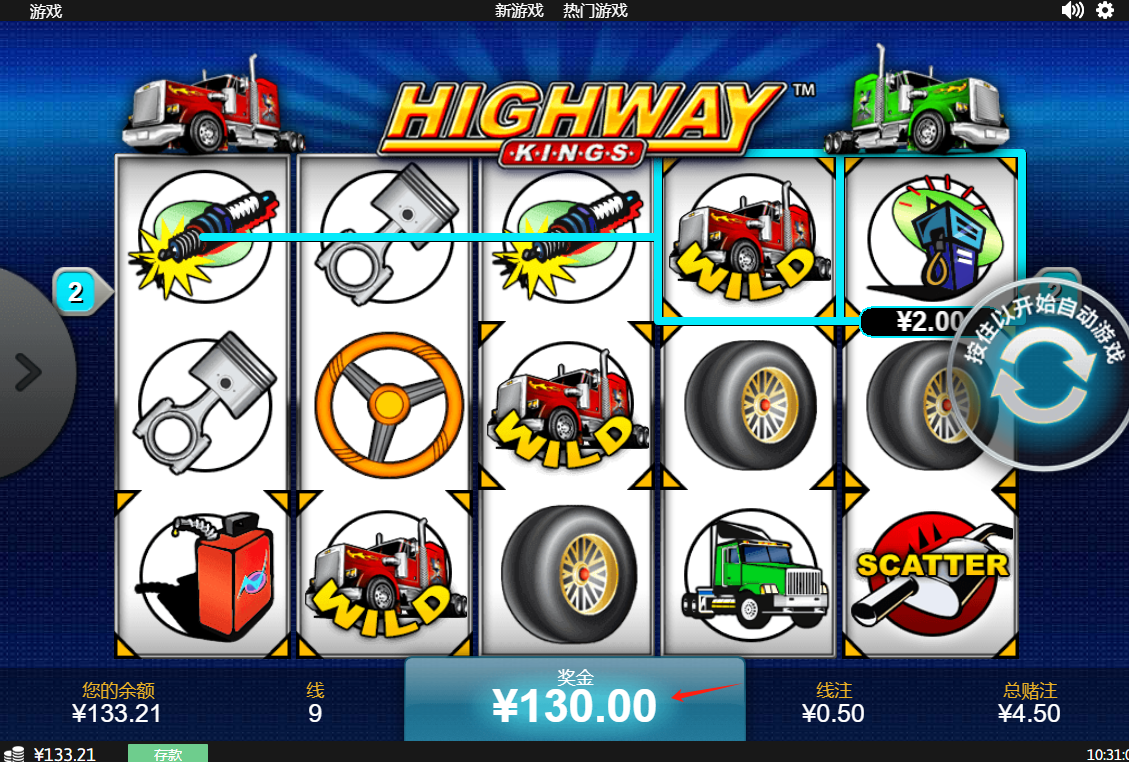
Task: Select the 总赌注 total bet display
Action: click(x=1029, y=703)
